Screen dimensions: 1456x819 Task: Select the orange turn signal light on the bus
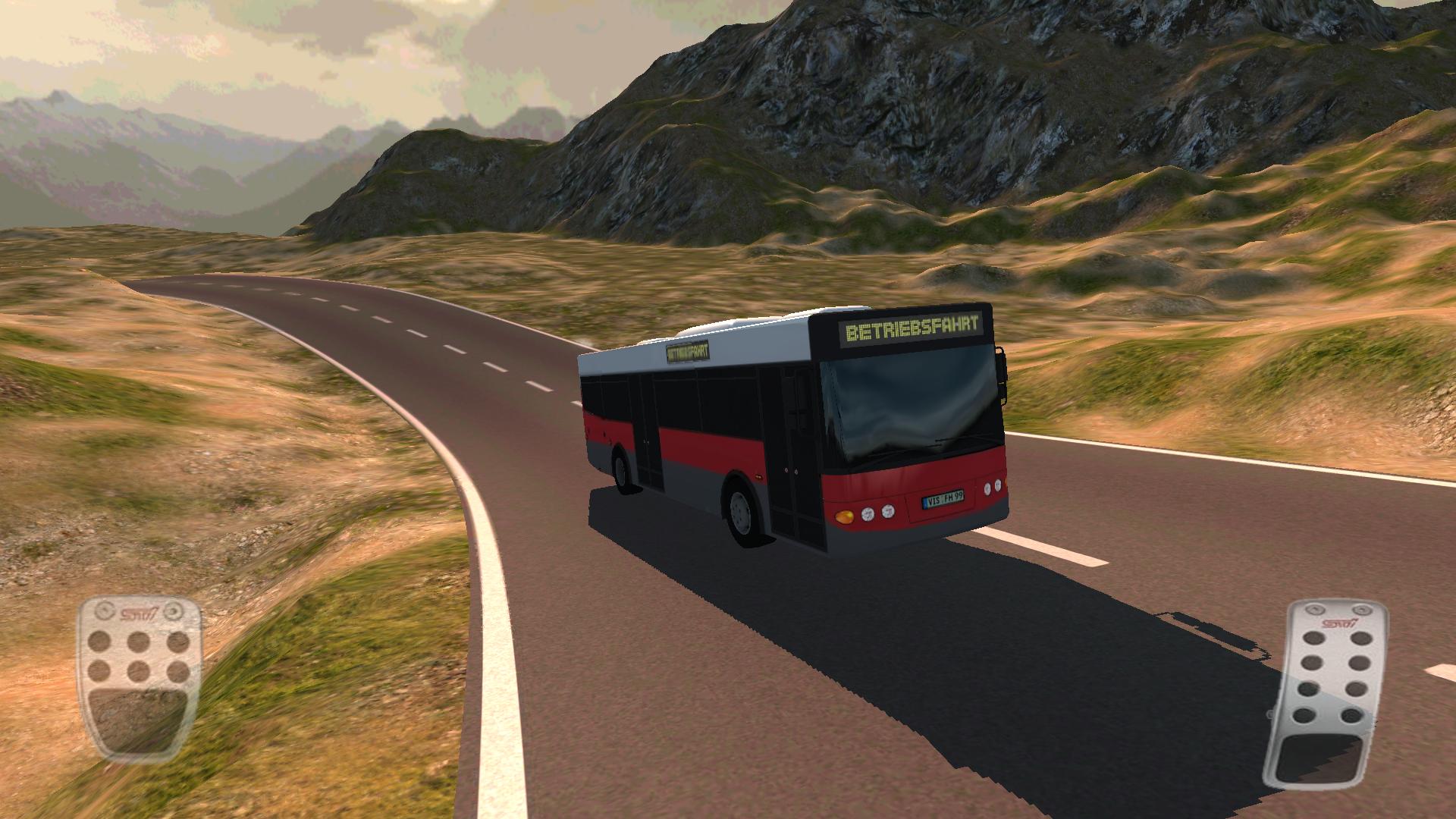point(845,516)
